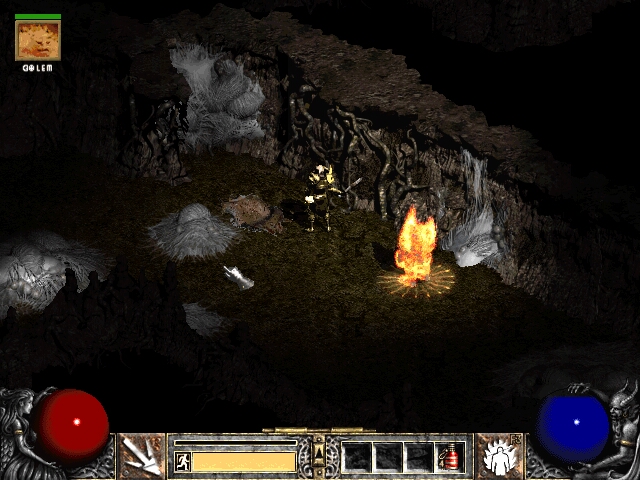Open the right-click skill selector
The width and height of the screenshot is (640, 480).
click(497, 455)
